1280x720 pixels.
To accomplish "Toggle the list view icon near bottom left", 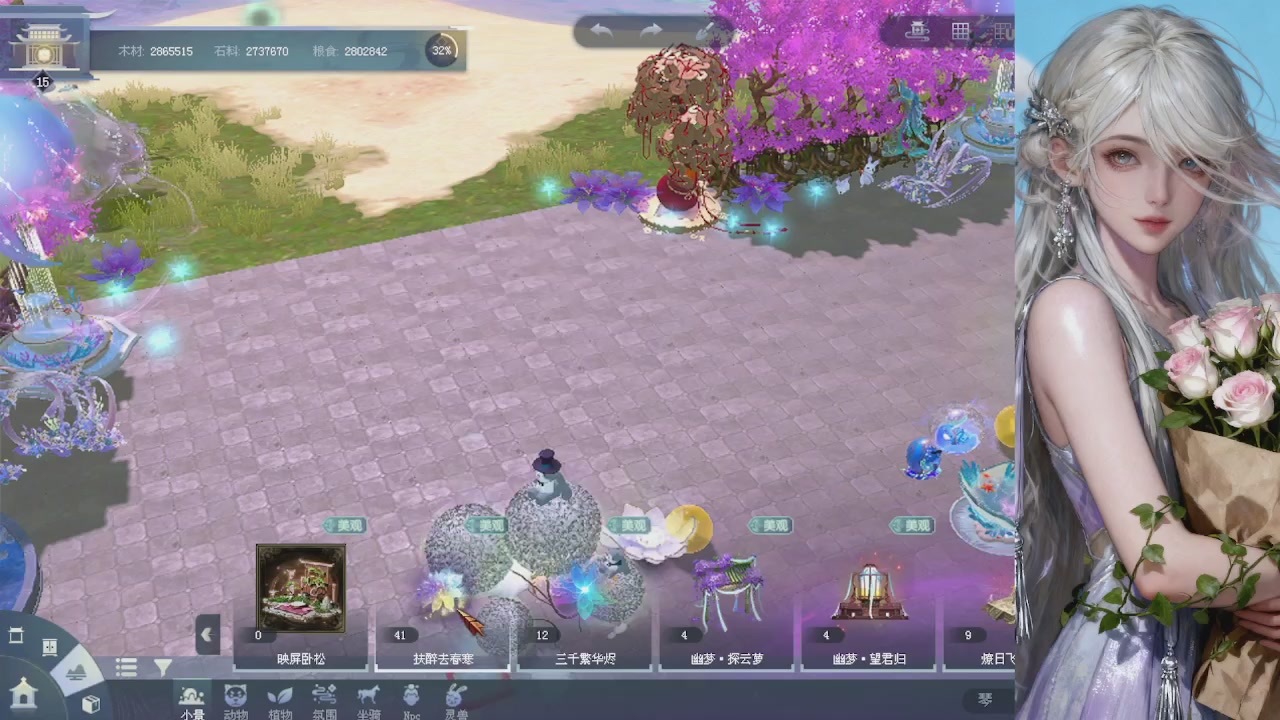I will (x=126, y=667).
